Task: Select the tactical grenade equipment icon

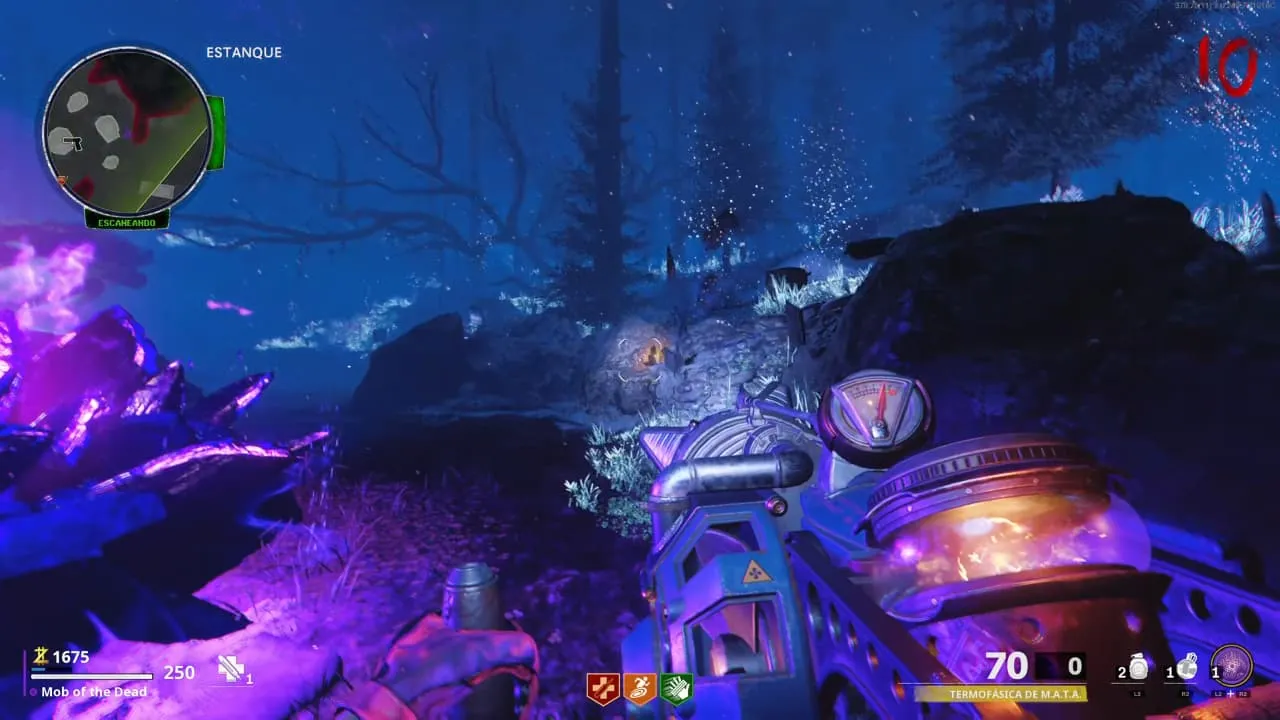Action: coord(1138,667)
